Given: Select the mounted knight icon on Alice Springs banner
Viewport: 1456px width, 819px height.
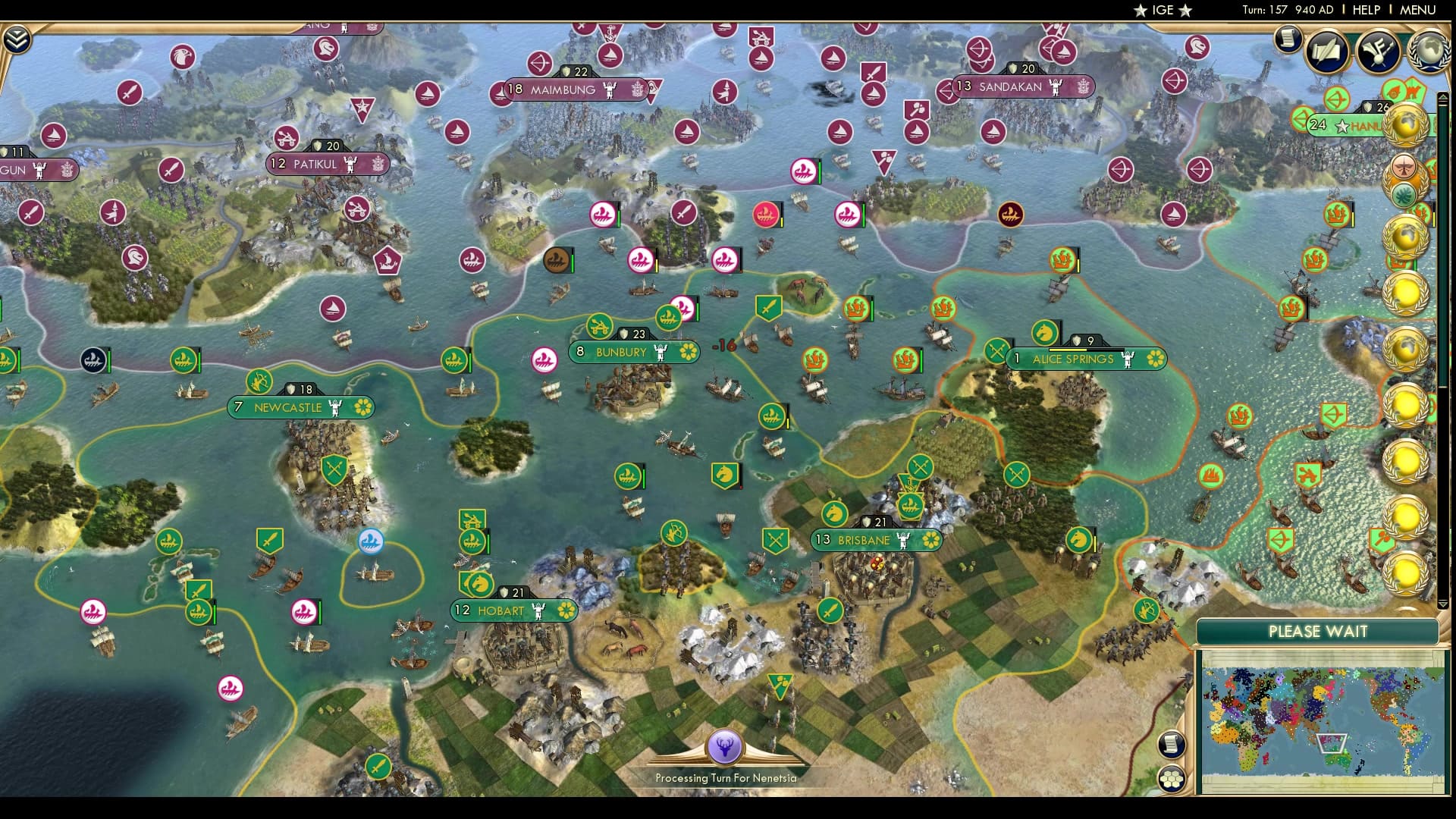Looking at the screenshot, I should click(x=1046, y=333).
